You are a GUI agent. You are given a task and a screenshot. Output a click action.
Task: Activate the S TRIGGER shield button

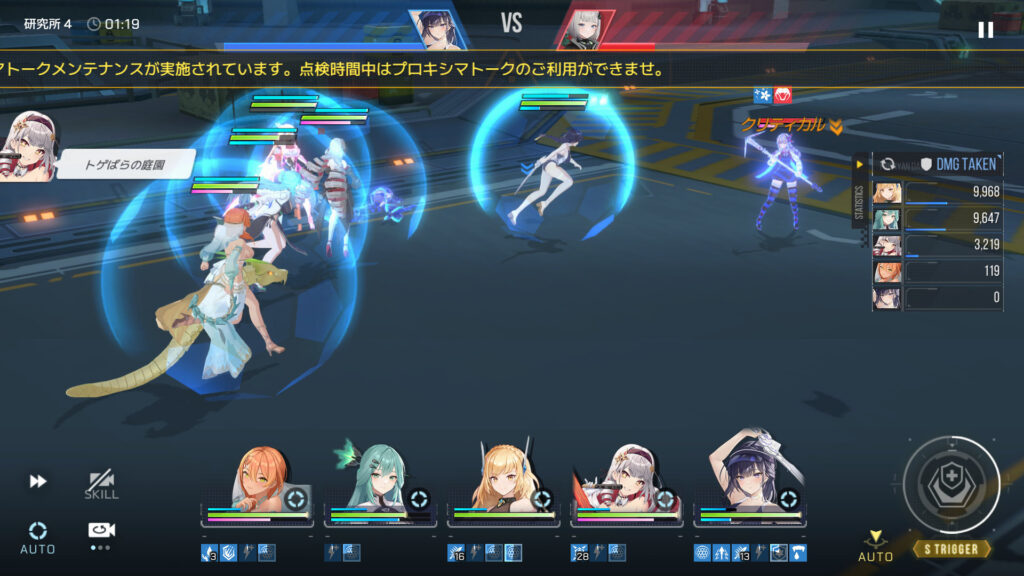[x=950, y=485]
